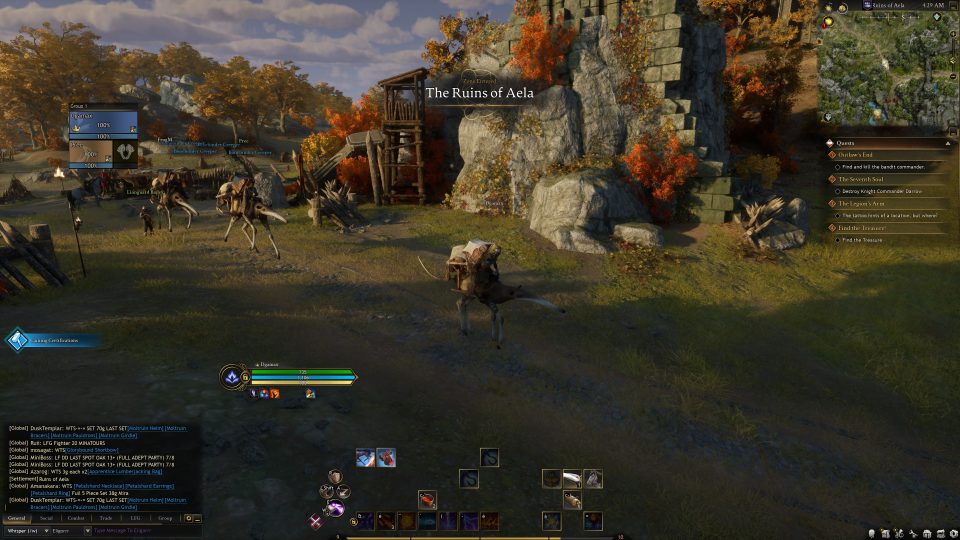Open the Social chat tab
Screen dimensions: 960x540
click(x=46, y=518)
